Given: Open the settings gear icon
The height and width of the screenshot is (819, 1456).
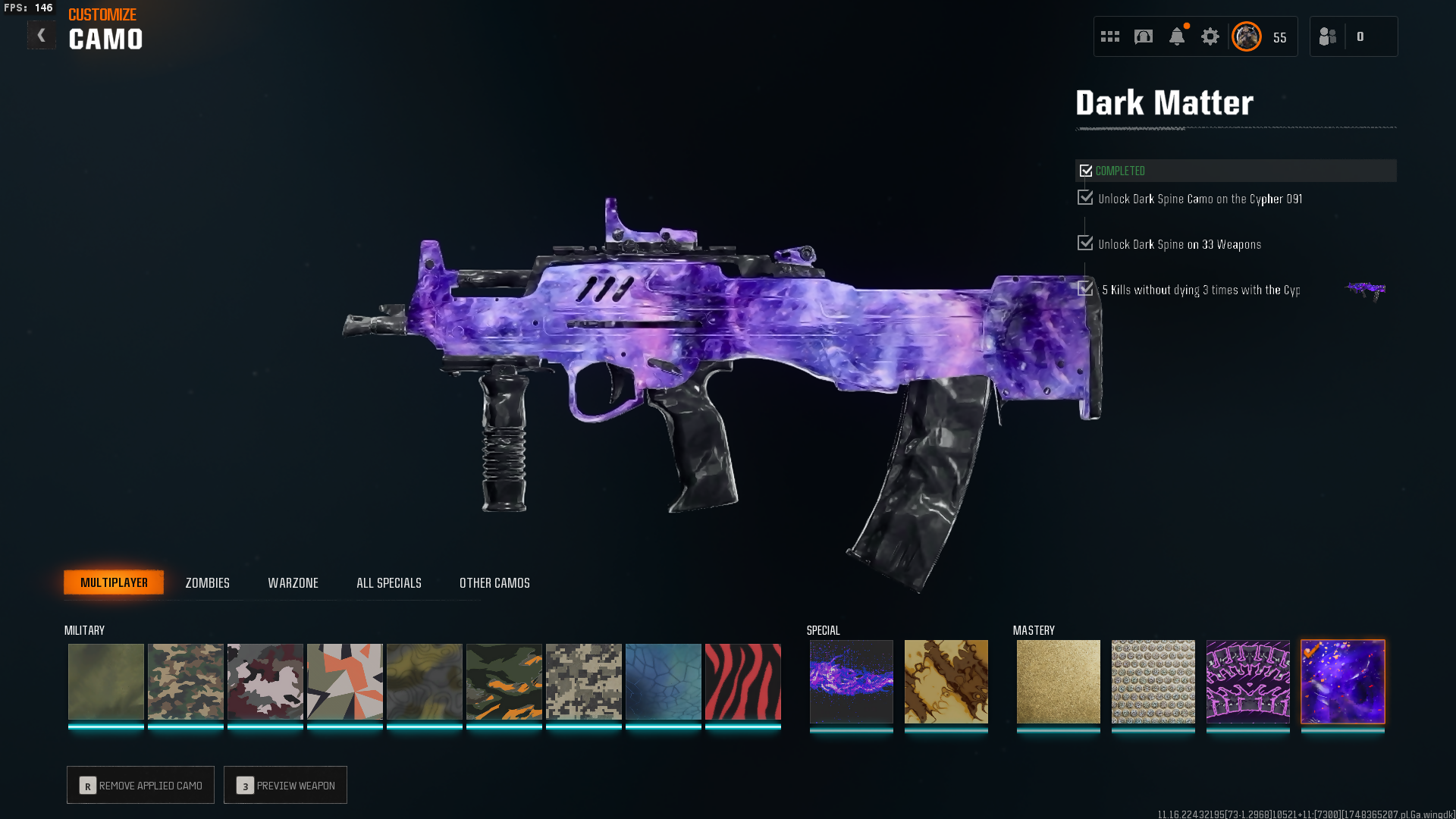Looking at the screenshot, I should click(1210, 36).
